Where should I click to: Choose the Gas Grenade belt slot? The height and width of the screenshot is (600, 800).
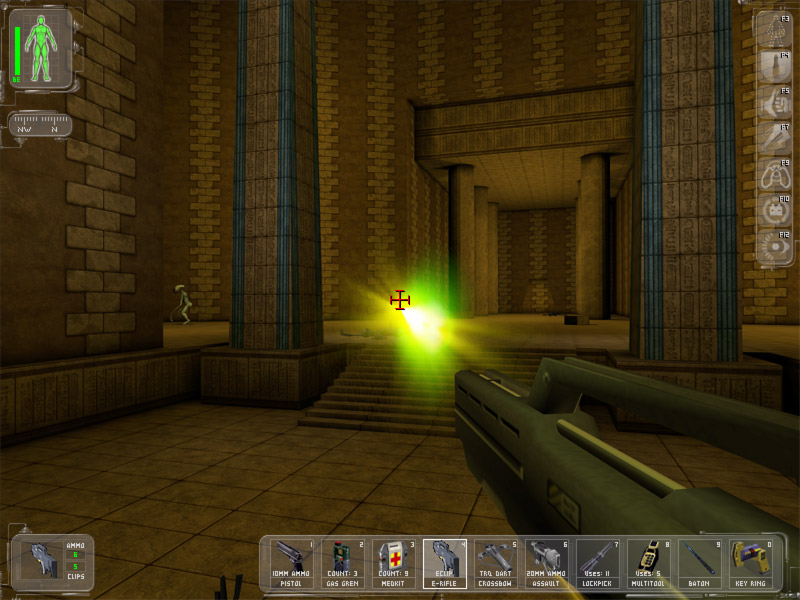click(344, 564)
